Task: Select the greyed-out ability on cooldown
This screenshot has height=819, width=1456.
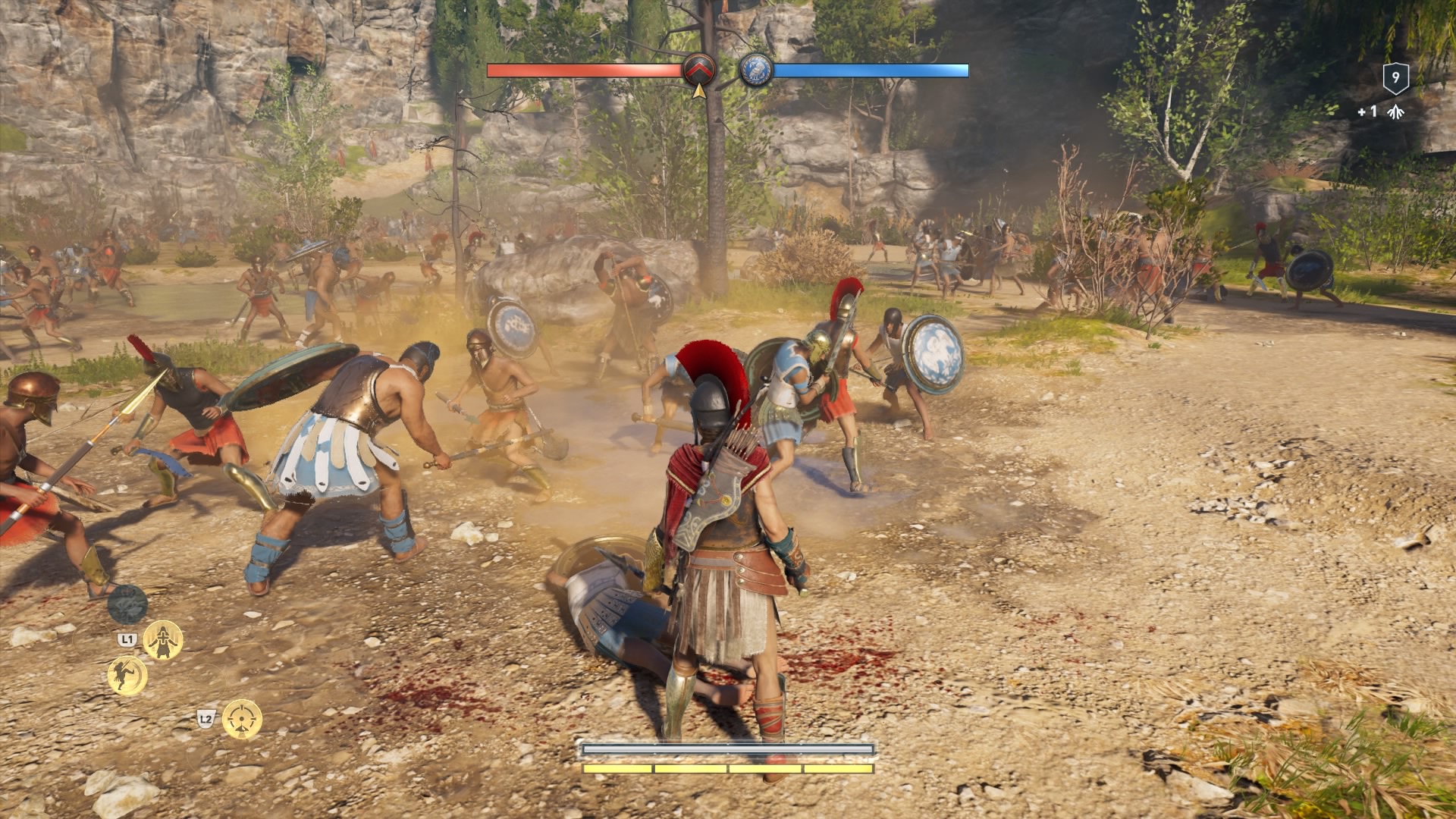Action: (127, 604)
